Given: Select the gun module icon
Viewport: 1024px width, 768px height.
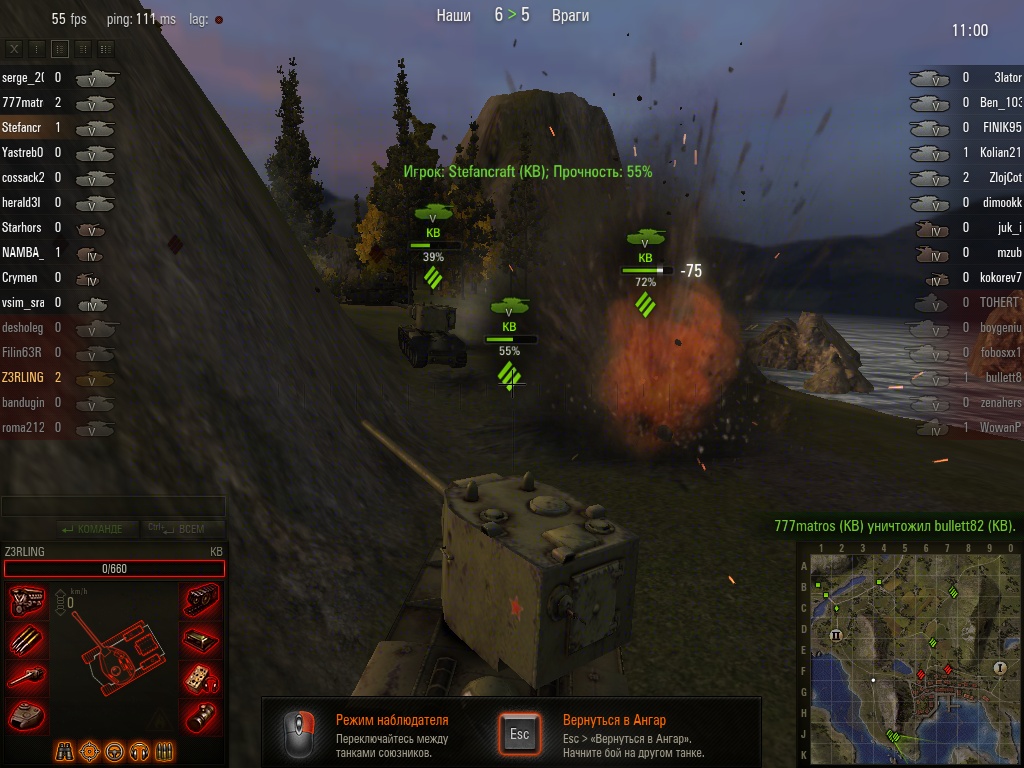Looking at the screenshot, I should [x=26, y=678].
